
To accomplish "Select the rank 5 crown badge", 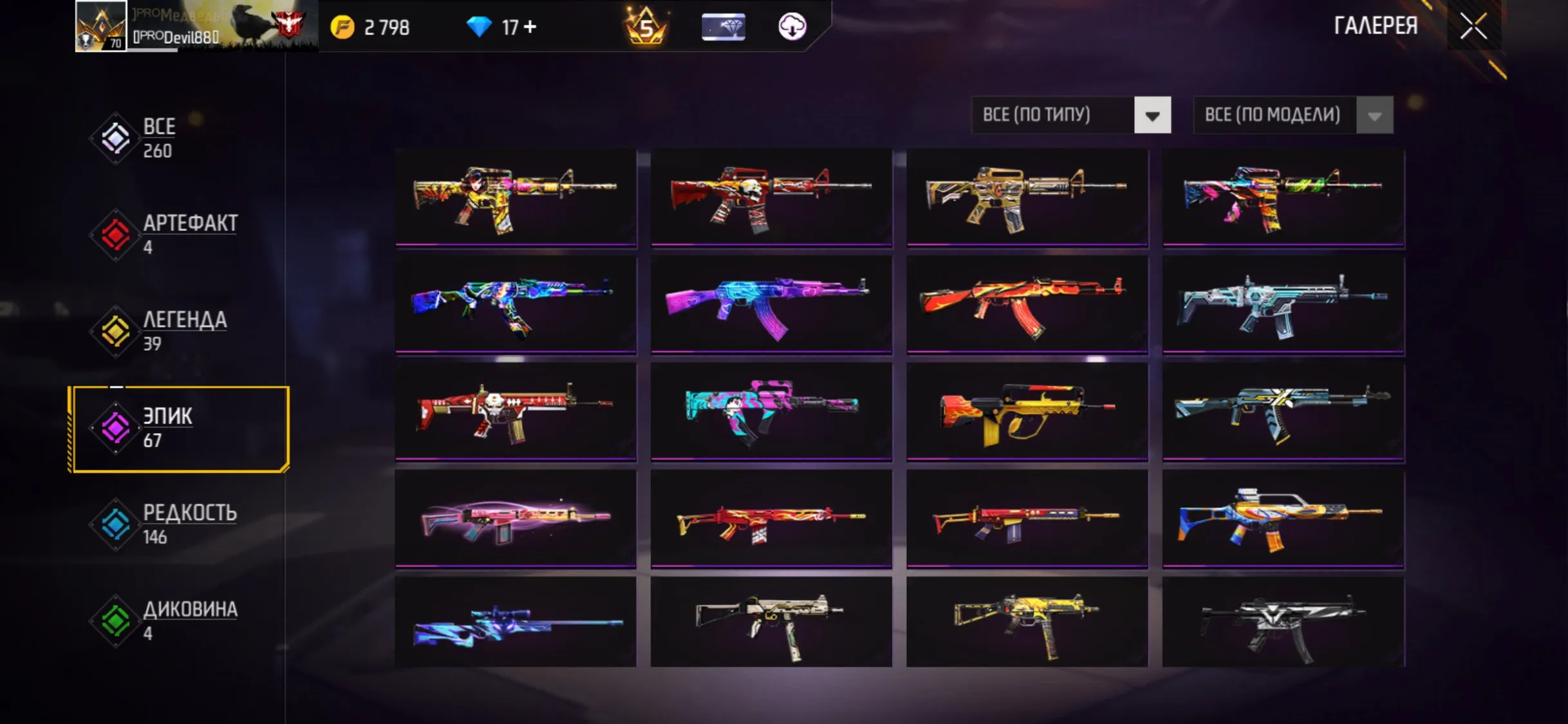I will click(x=647, y=27).
